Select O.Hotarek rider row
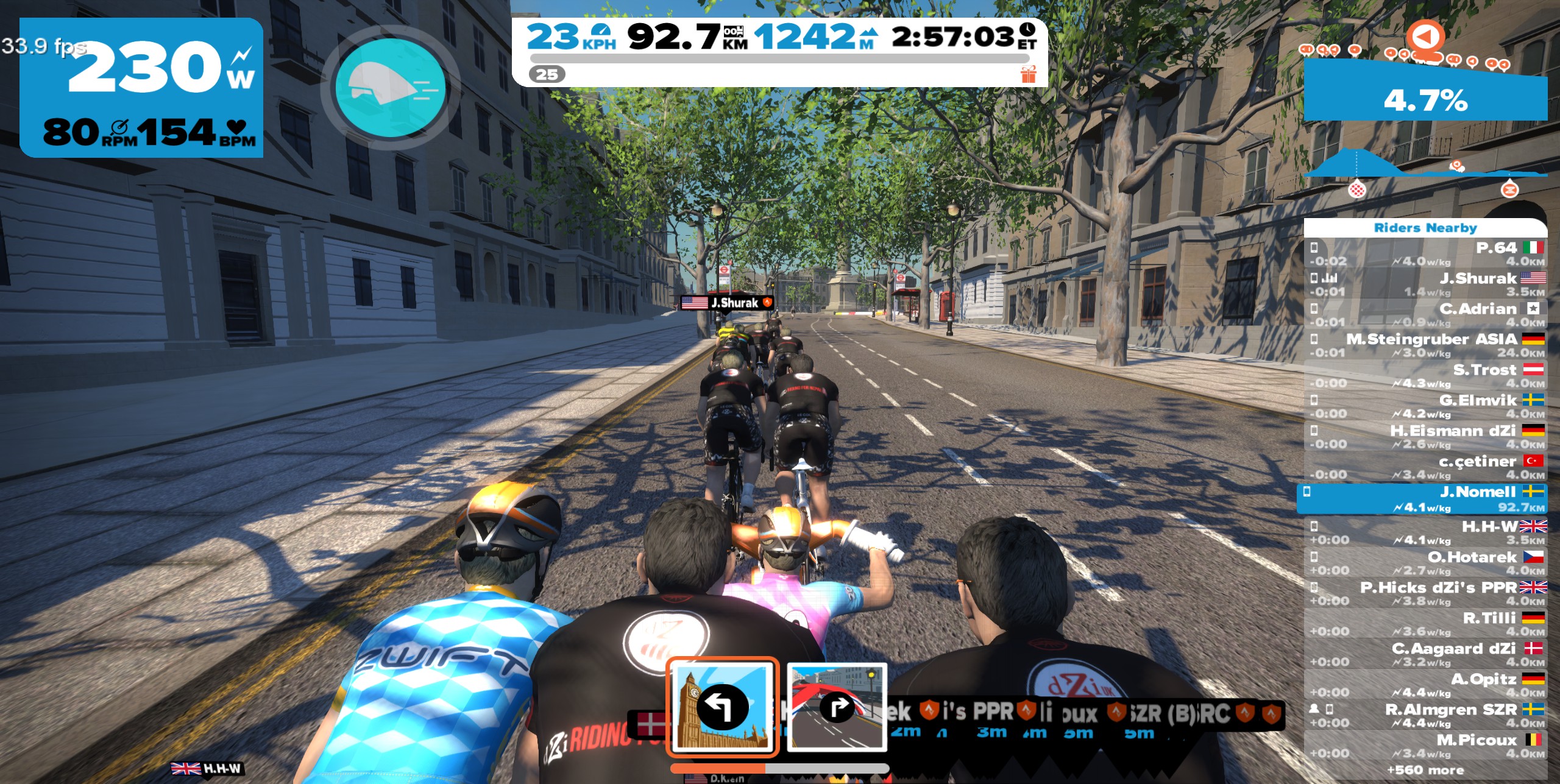Screen dimensions: 1560x784 (x=1426, y=562)
